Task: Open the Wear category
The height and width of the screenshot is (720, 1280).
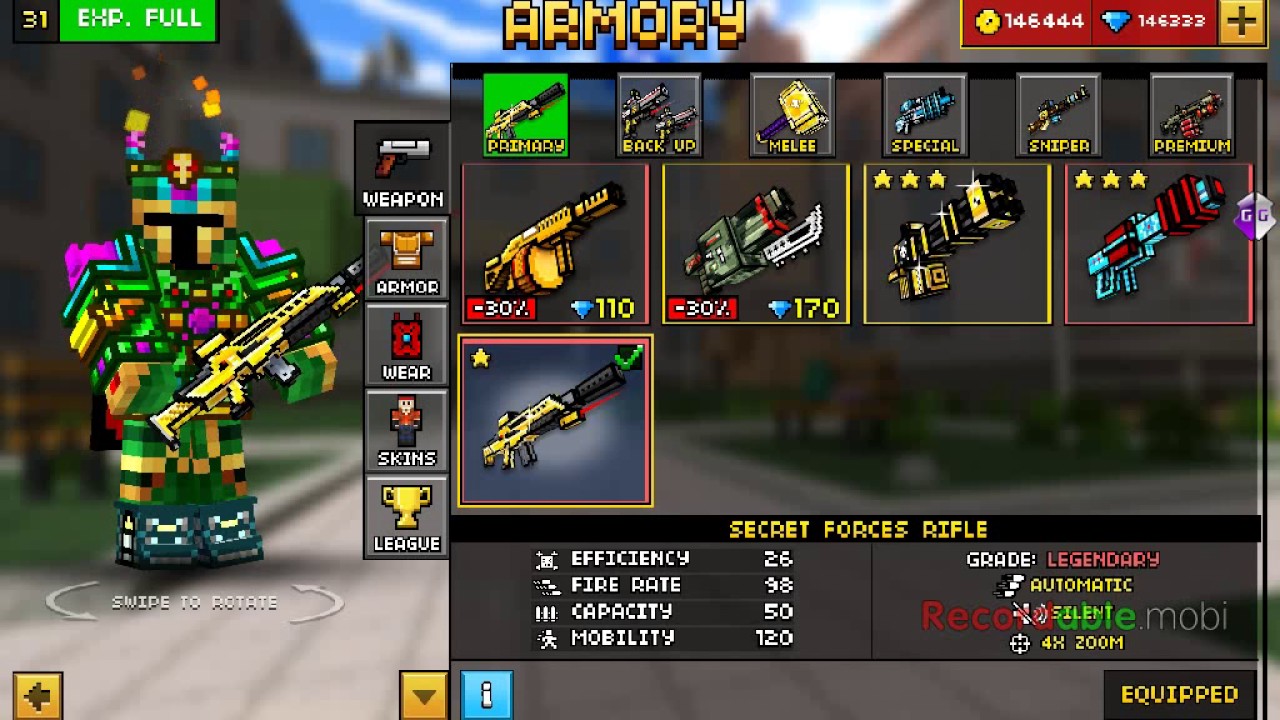Action: [406, 346]
